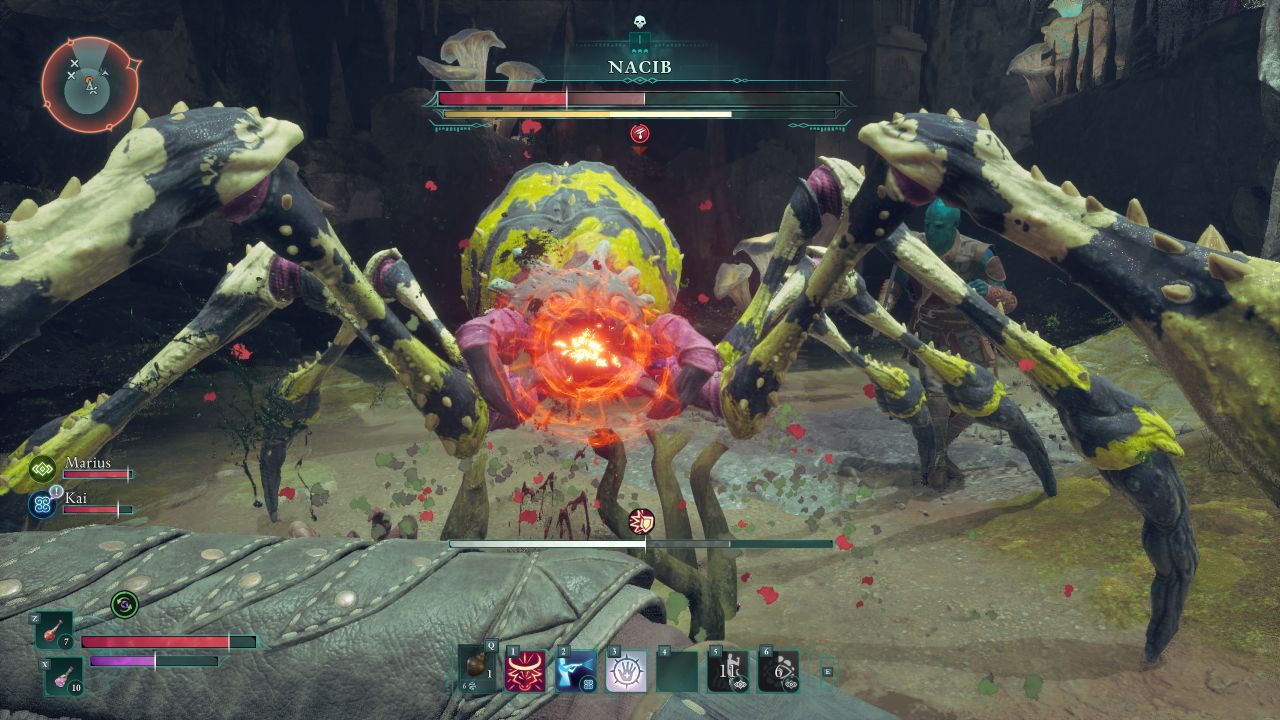1280x720 pixels.
Task: Activate the glowing hand ability
Action: coord(626,671)
